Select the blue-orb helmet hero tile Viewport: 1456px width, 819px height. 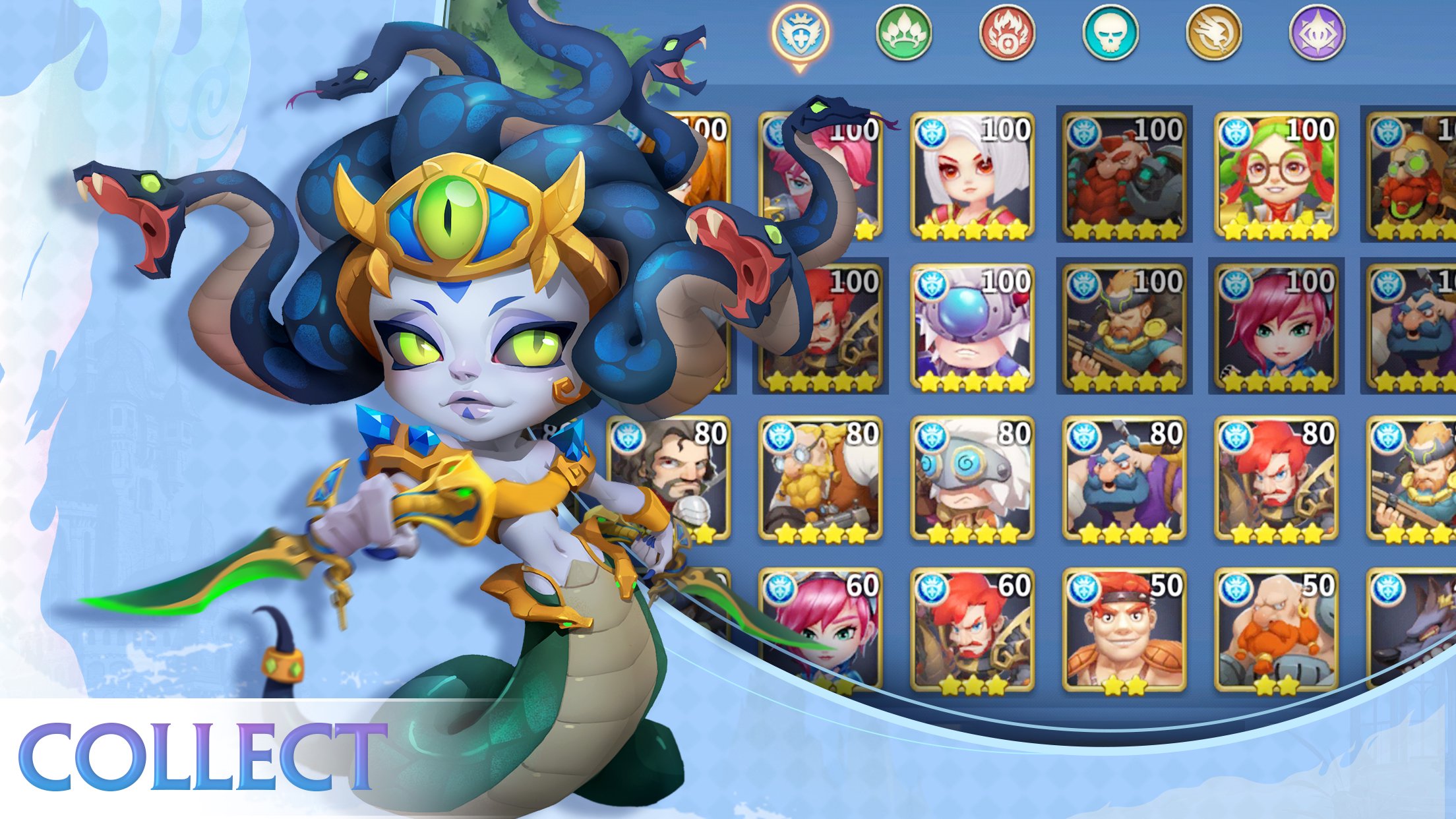click(972, 327)
